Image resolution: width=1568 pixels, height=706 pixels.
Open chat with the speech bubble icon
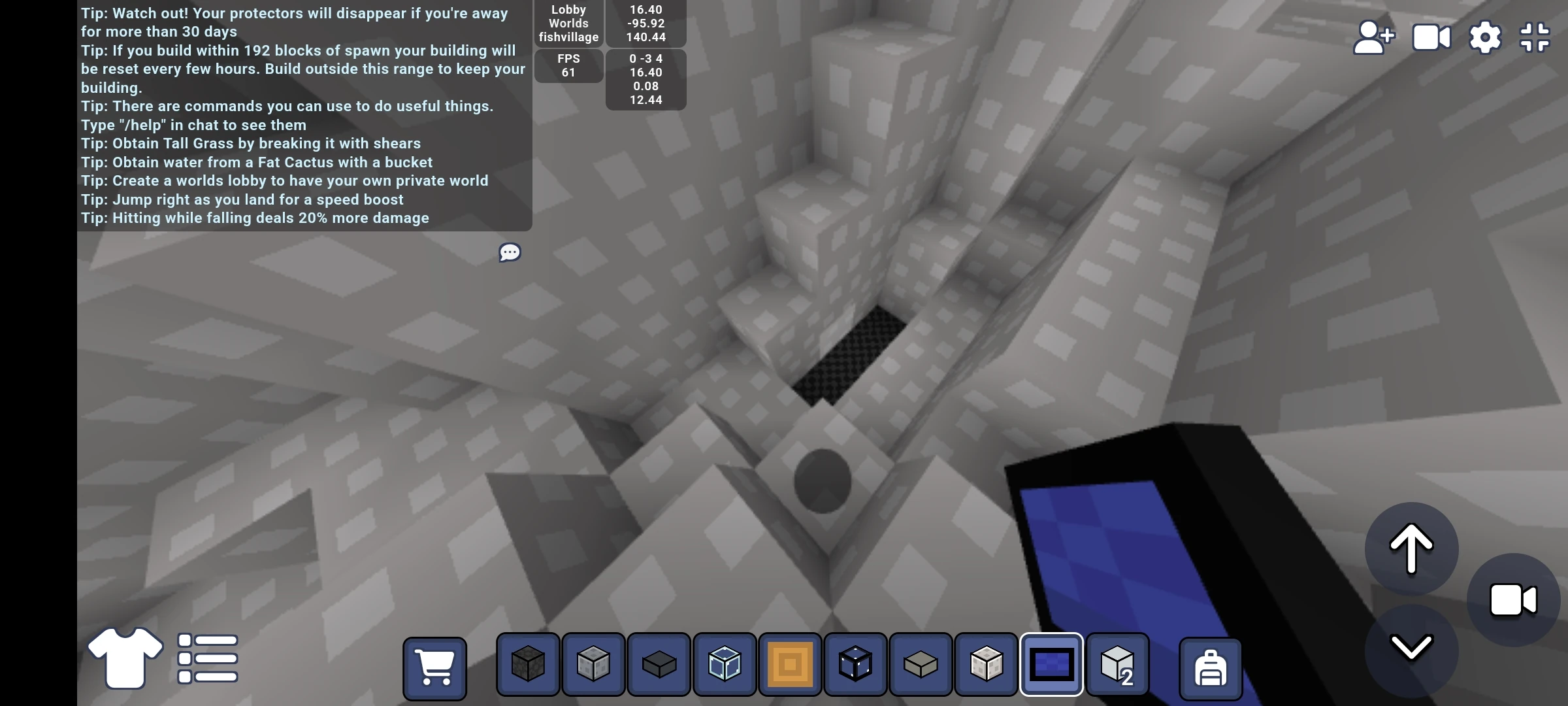click(x=510, y=252)
